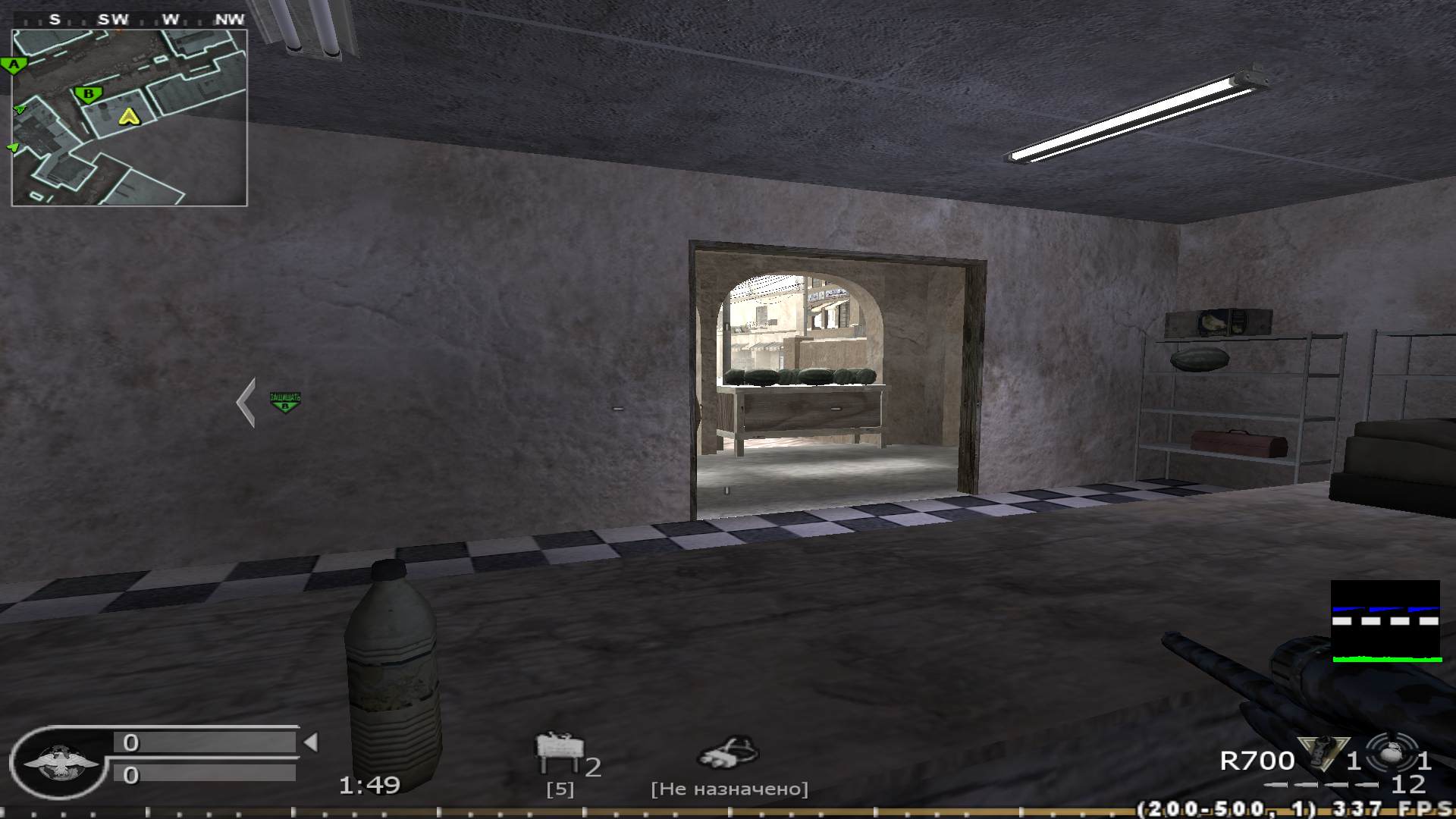Select the yellow player arrow on the minimap
This screenshot has width=1456, height=819.
130,118
